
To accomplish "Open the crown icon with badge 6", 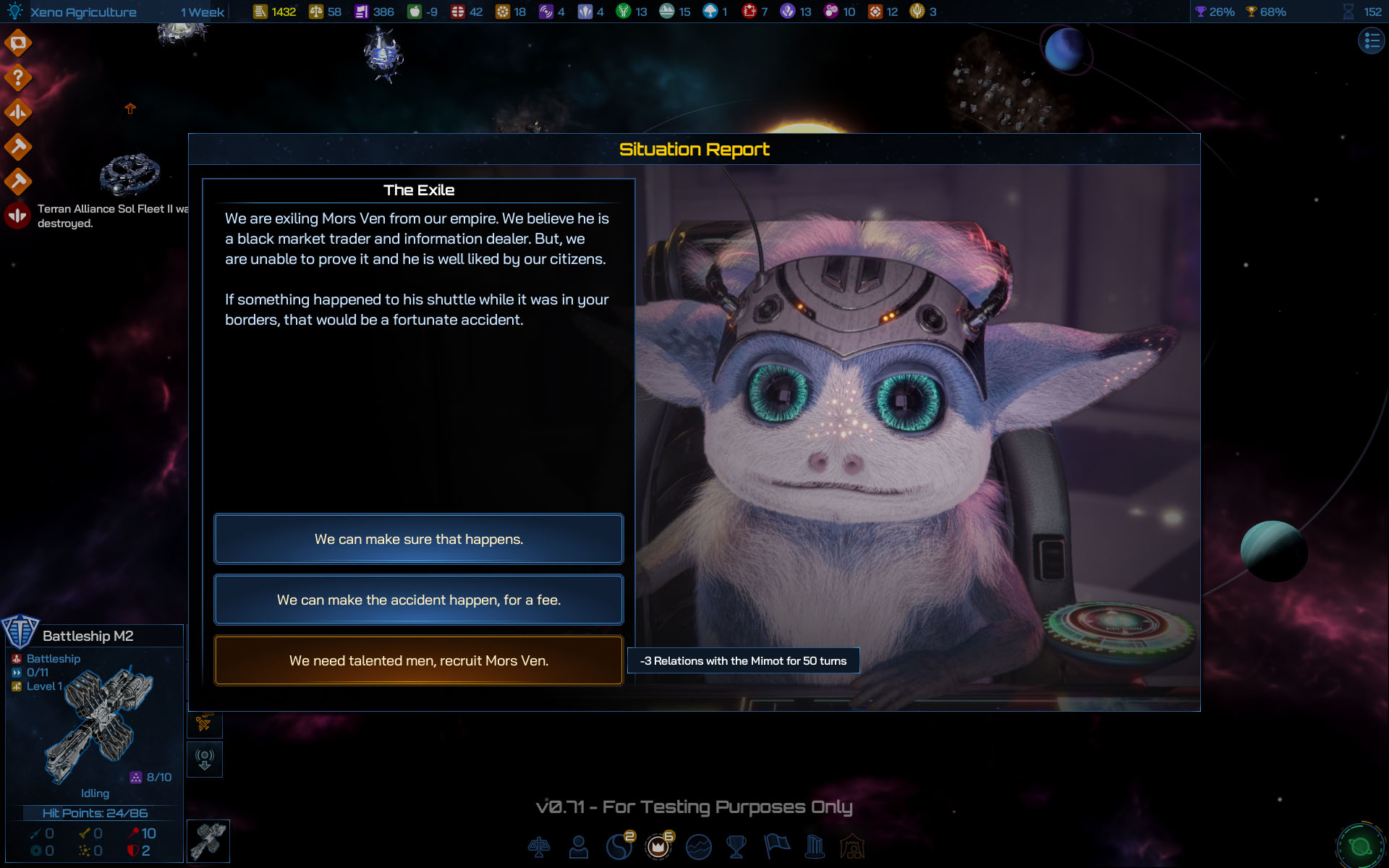I will tap(658, 846).
